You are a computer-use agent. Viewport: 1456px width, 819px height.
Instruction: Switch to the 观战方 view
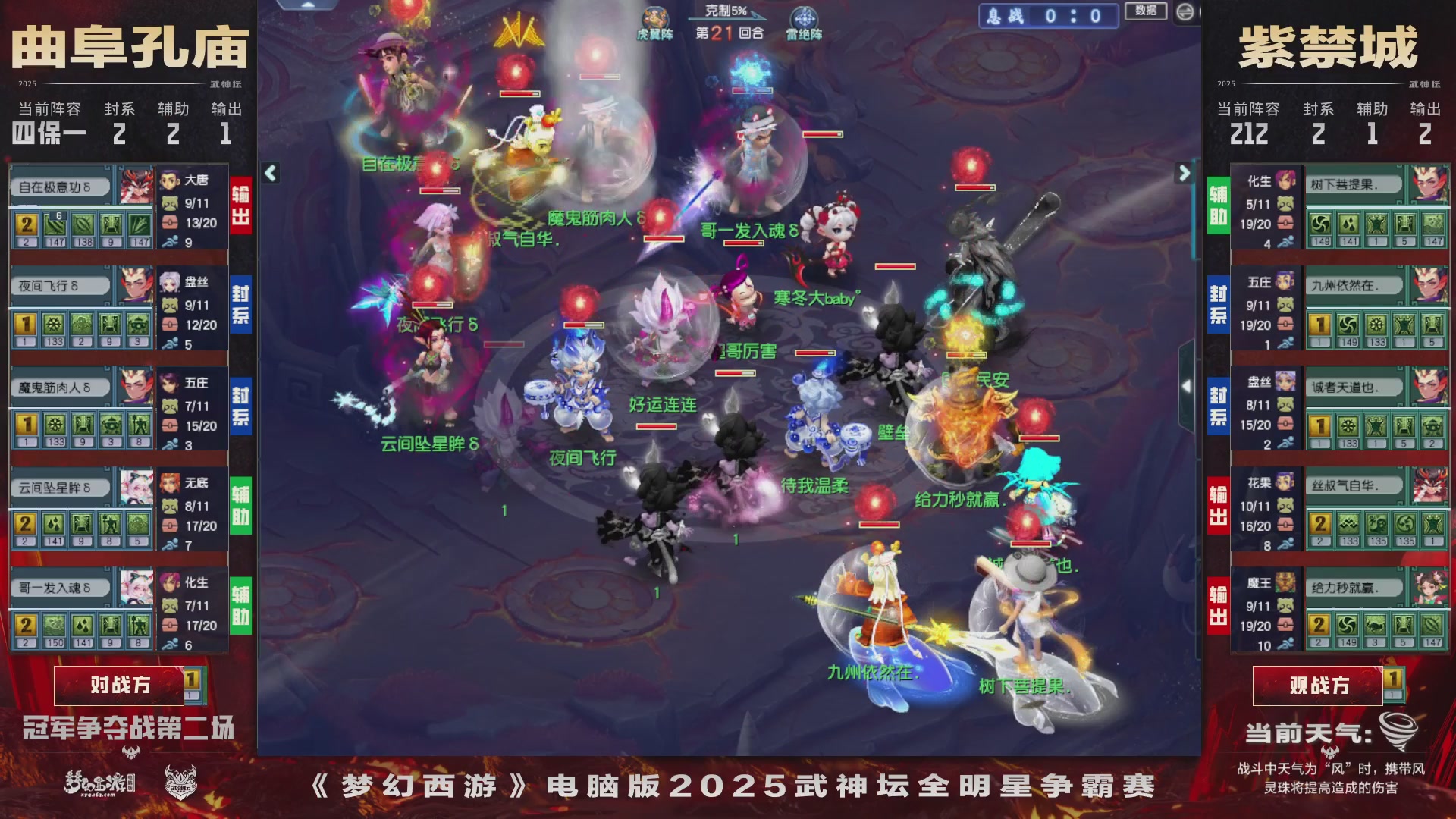pyautogui.click(x=1318, y=685)
